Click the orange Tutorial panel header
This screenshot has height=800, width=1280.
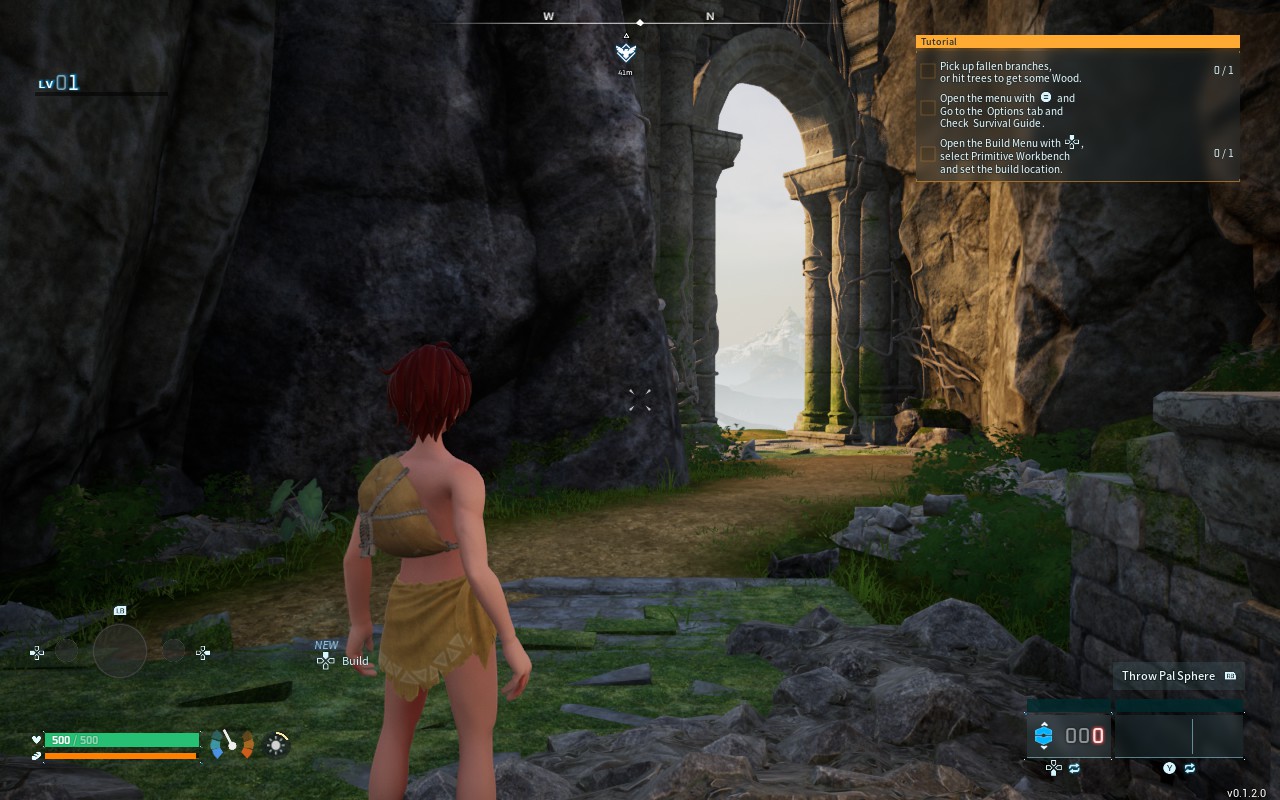tap(1078, 42)
